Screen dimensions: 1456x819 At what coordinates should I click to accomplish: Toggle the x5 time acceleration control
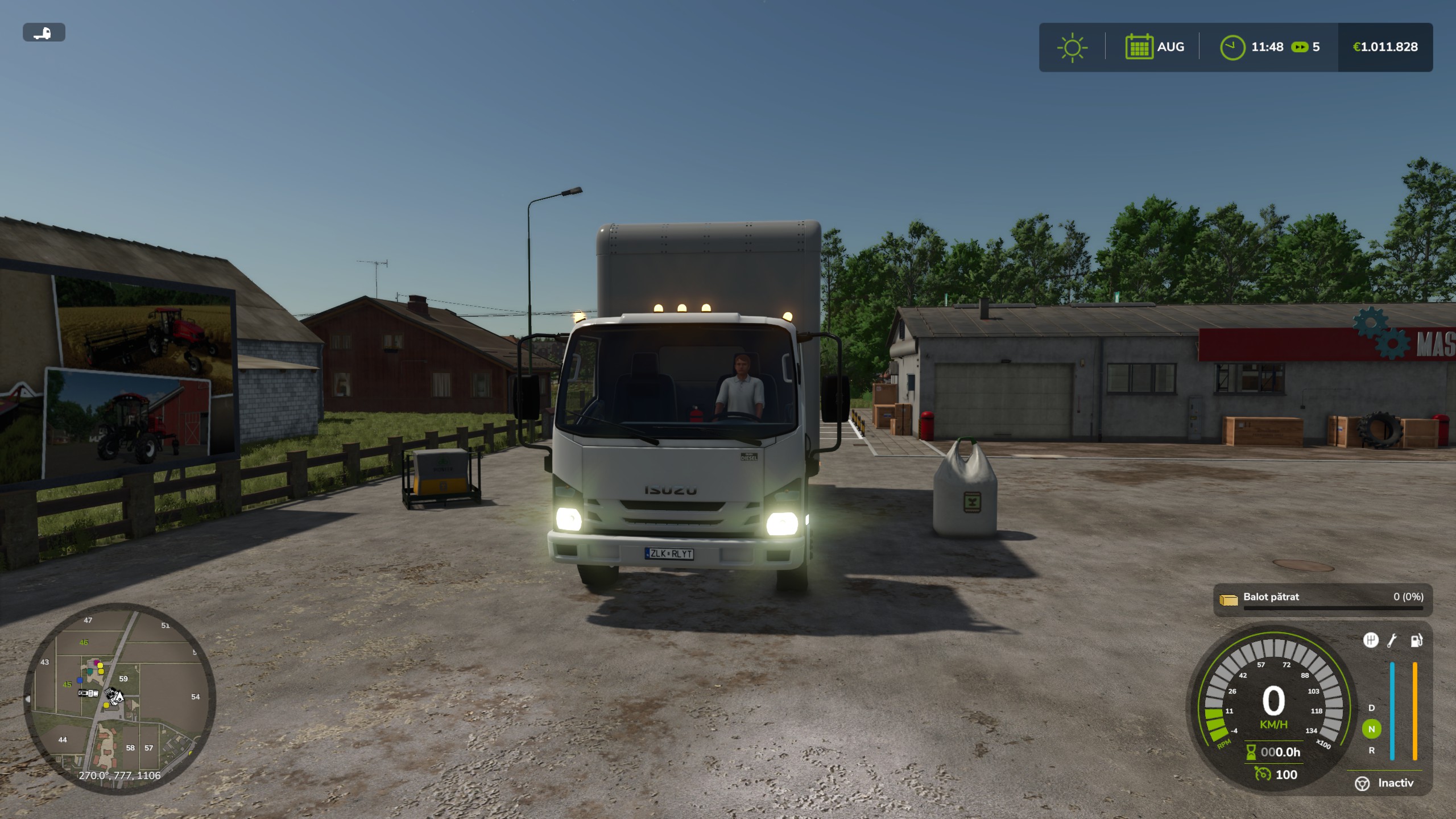coord(1302,47)
